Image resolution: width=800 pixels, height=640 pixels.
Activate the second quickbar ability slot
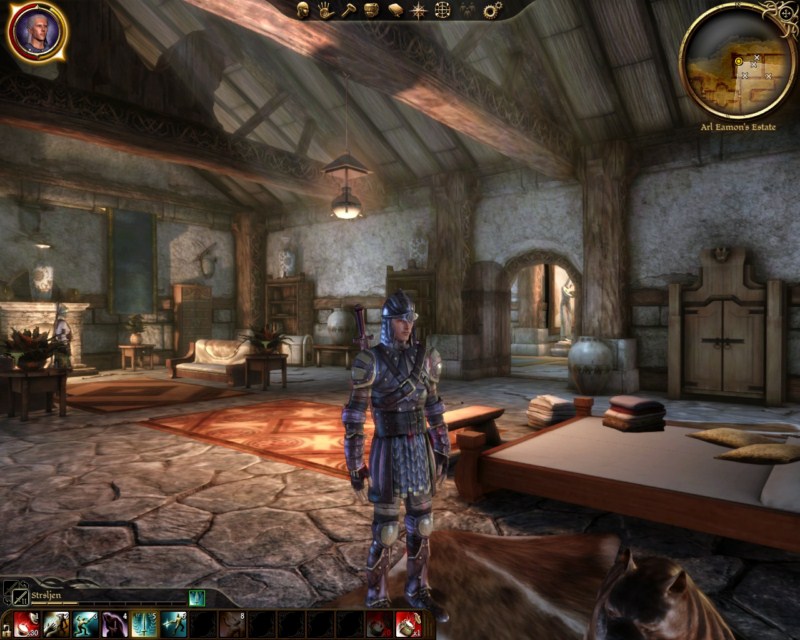55,625
